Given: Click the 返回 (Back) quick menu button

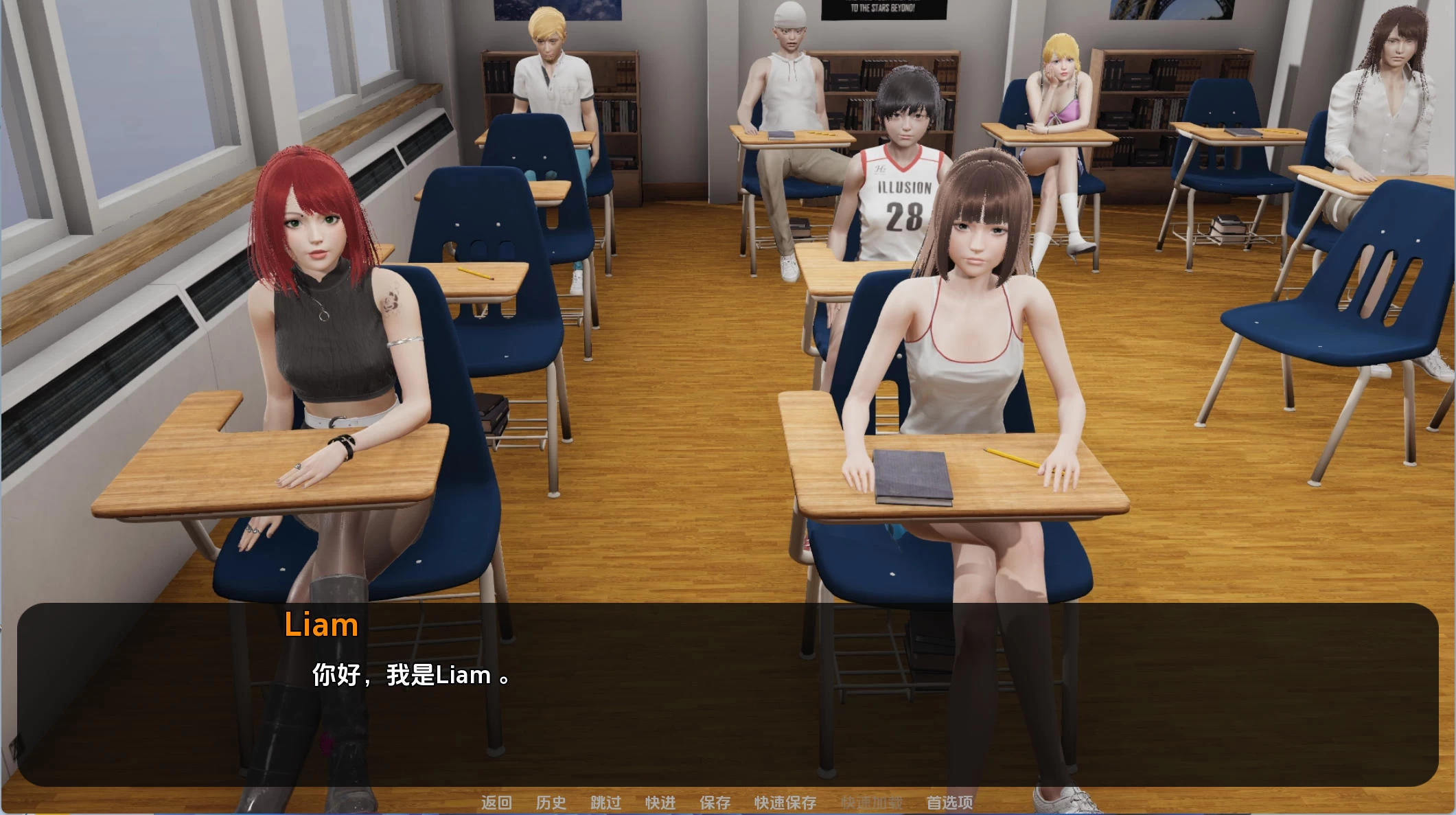Looking at the screenshot, I should click(496, 803).
